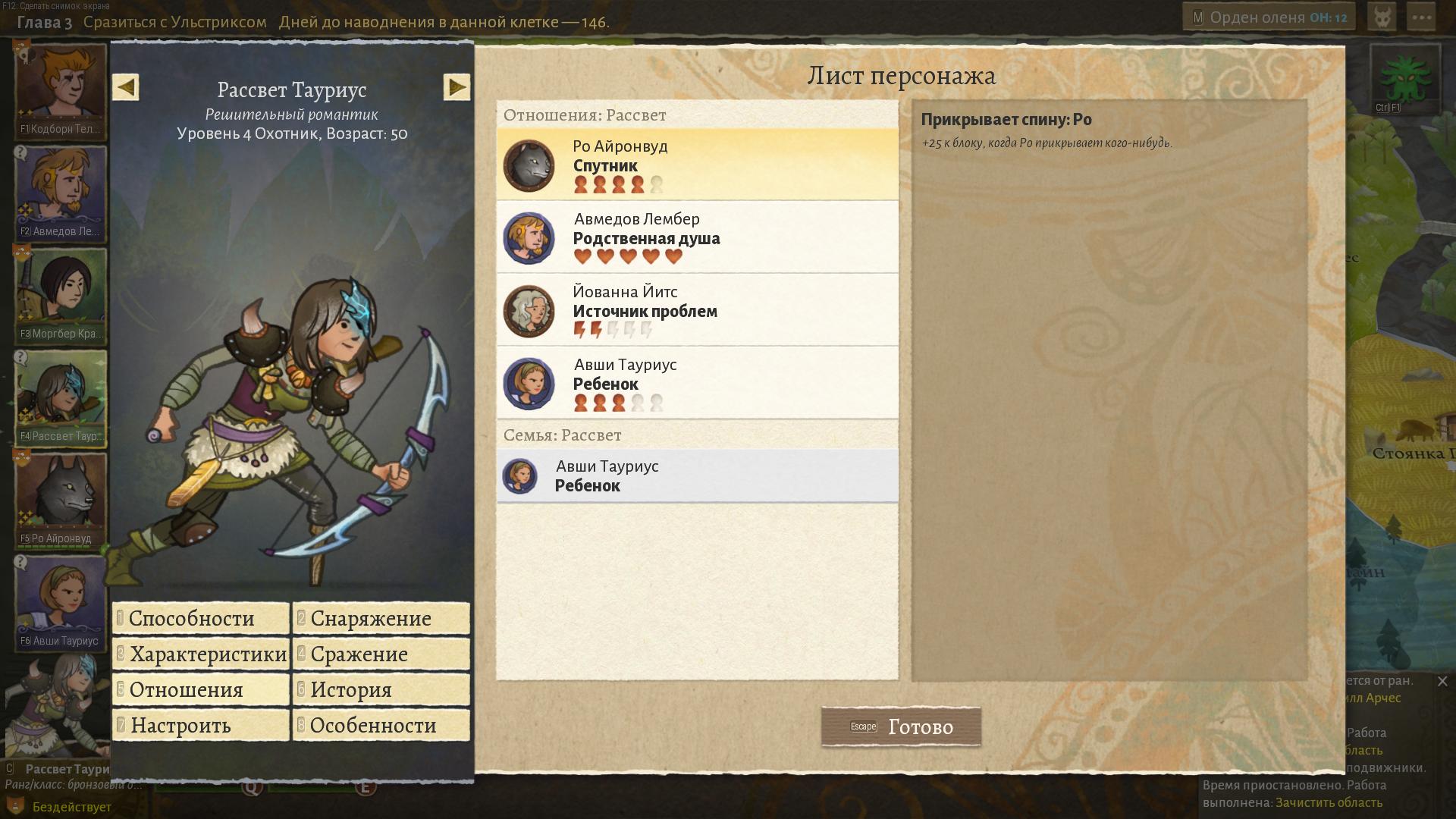This screenshot has width=1456, height=819.
Task: Open the Сражение tab
Action: tap(381, 654)
